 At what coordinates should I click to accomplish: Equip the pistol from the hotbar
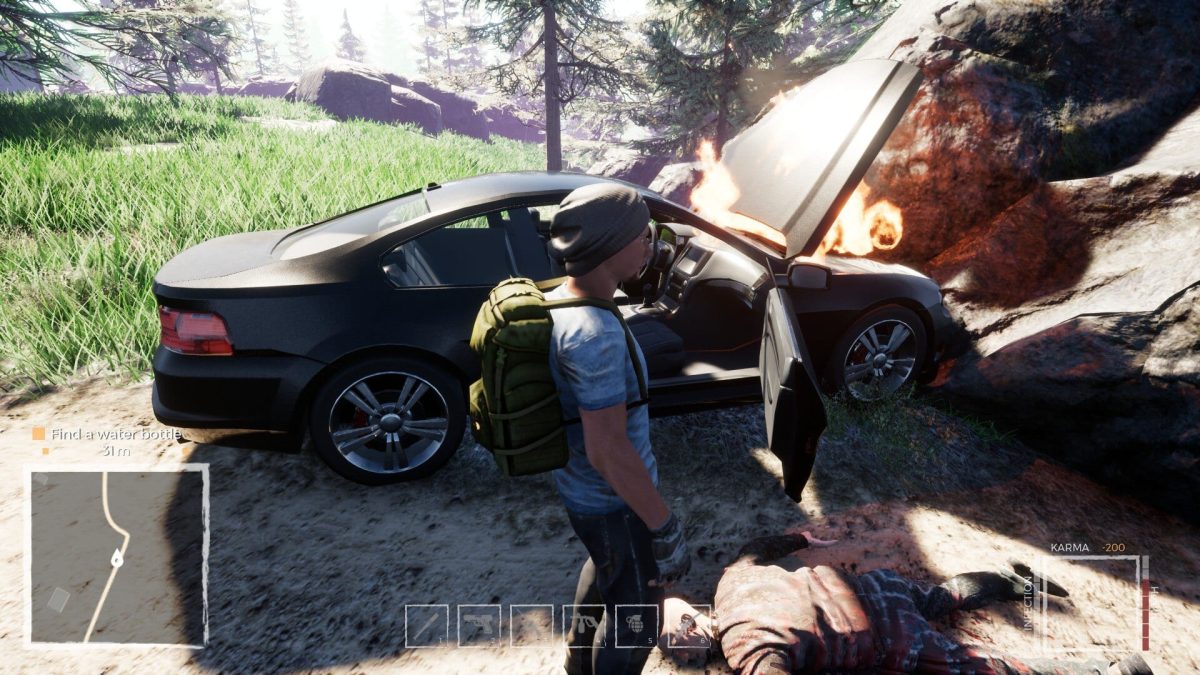pyautogui.click(x=479, y=626)
